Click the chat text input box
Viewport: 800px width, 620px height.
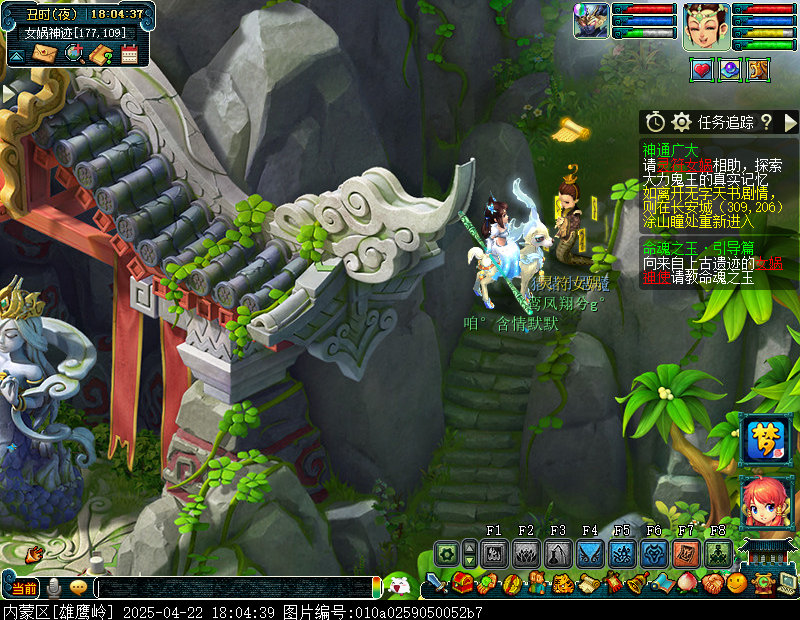[x=235, y=587]
